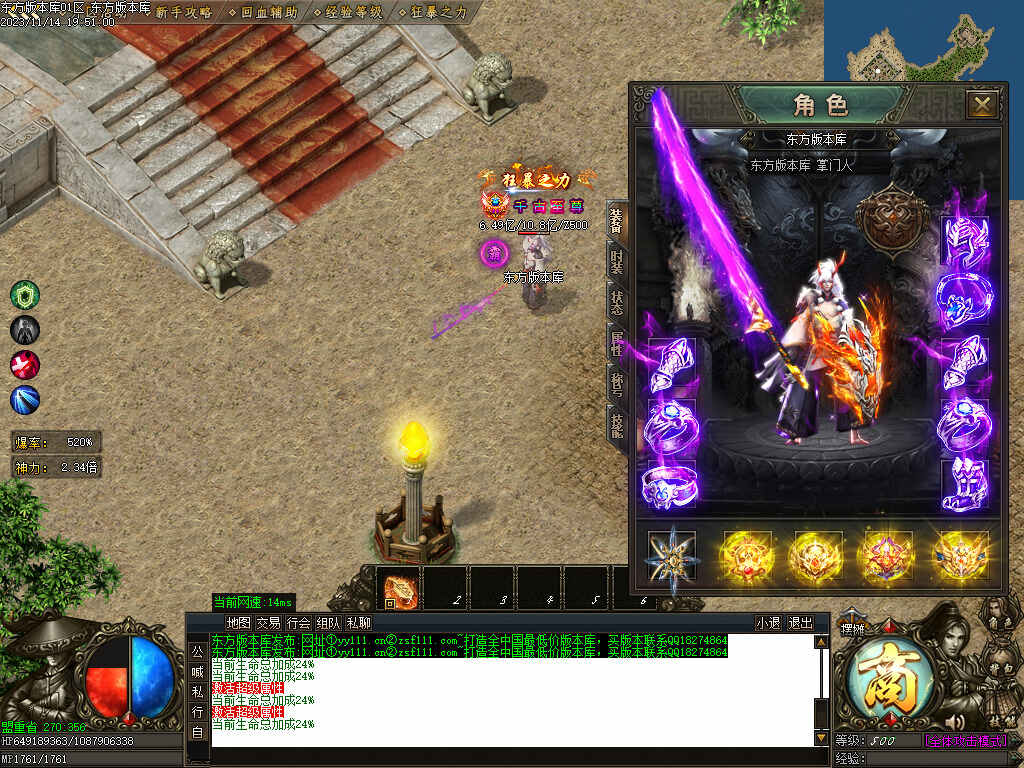The image size is (1024, 768).
Task: Toggle the 全体攻击模式 attack mode
Action: 963,741
